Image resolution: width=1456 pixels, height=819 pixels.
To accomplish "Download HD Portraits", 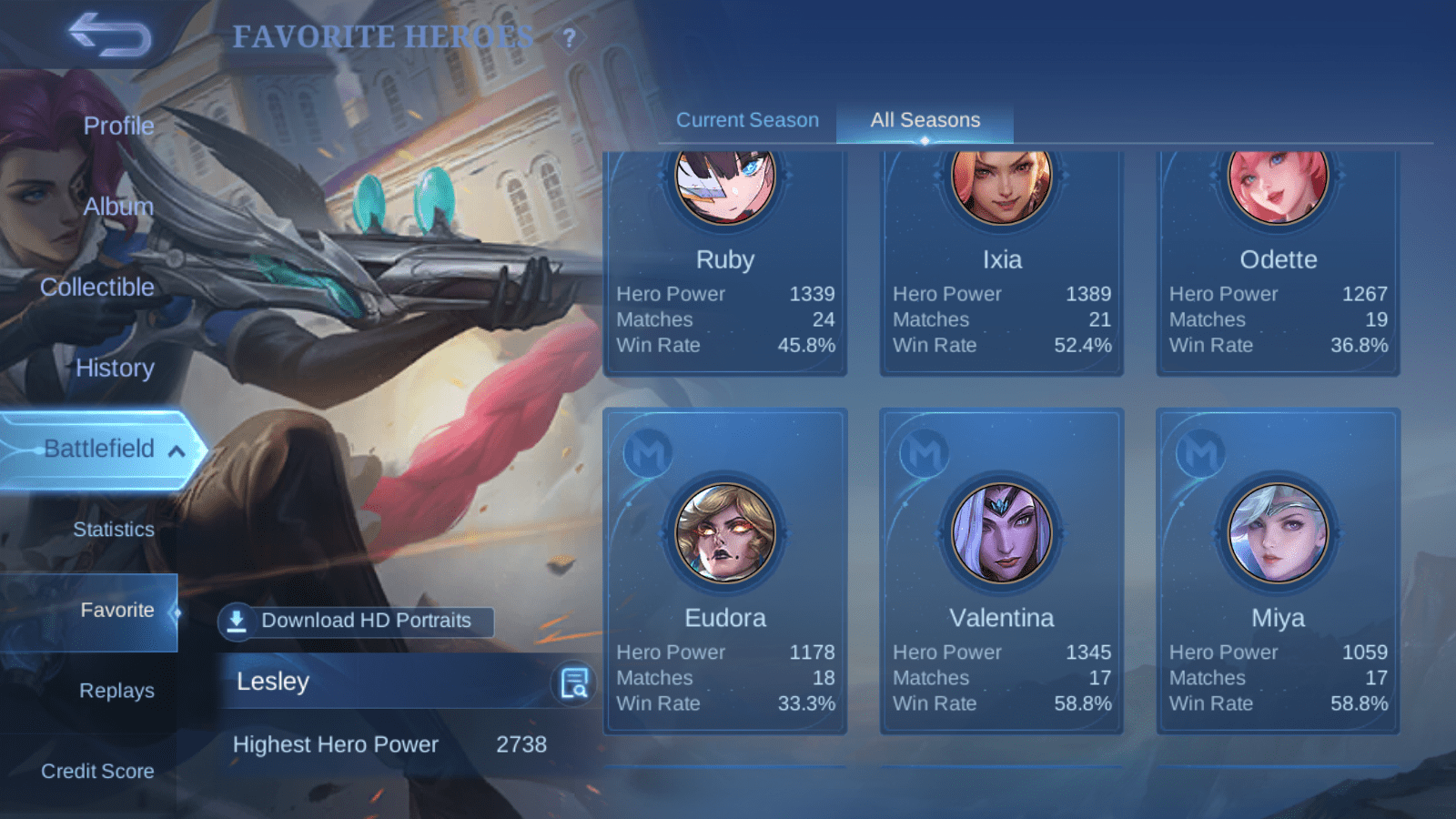I will 356,621.
